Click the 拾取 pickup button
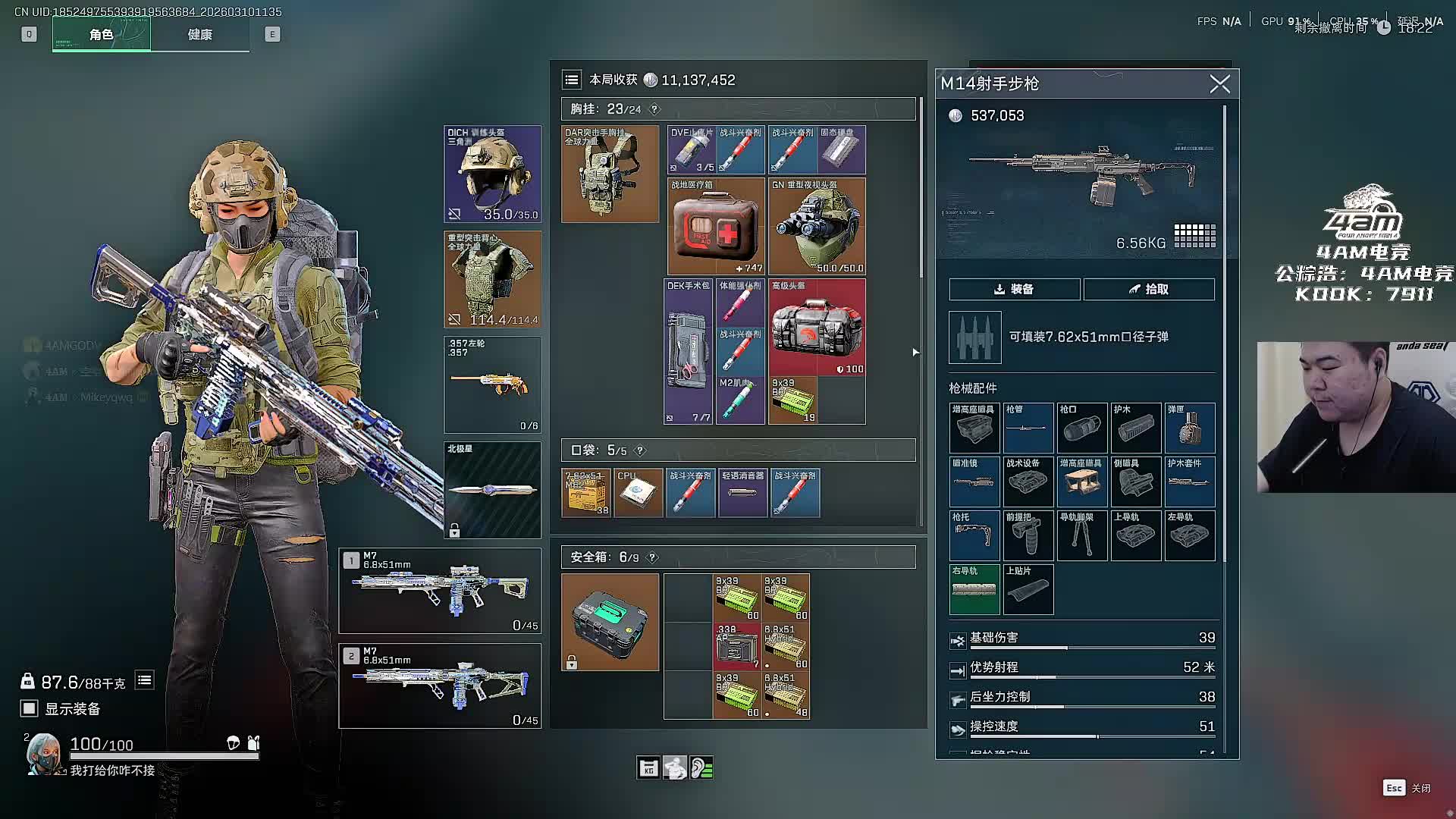The width and height of the screenshot is (1456, 819). pyautogui.click(x=1149, y=289)
